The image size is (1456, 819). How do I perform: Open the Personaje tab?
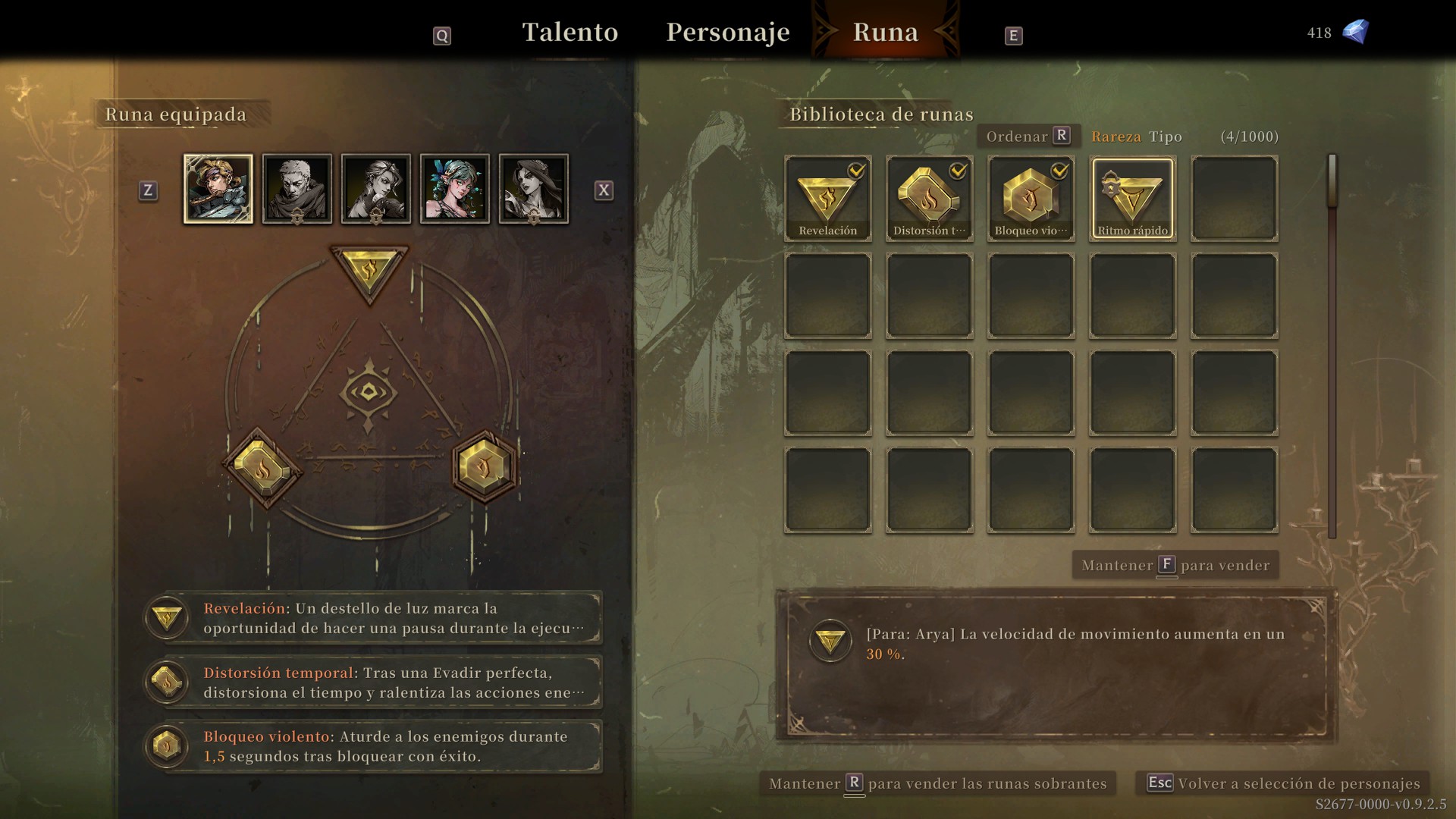(x=727, y=33)
